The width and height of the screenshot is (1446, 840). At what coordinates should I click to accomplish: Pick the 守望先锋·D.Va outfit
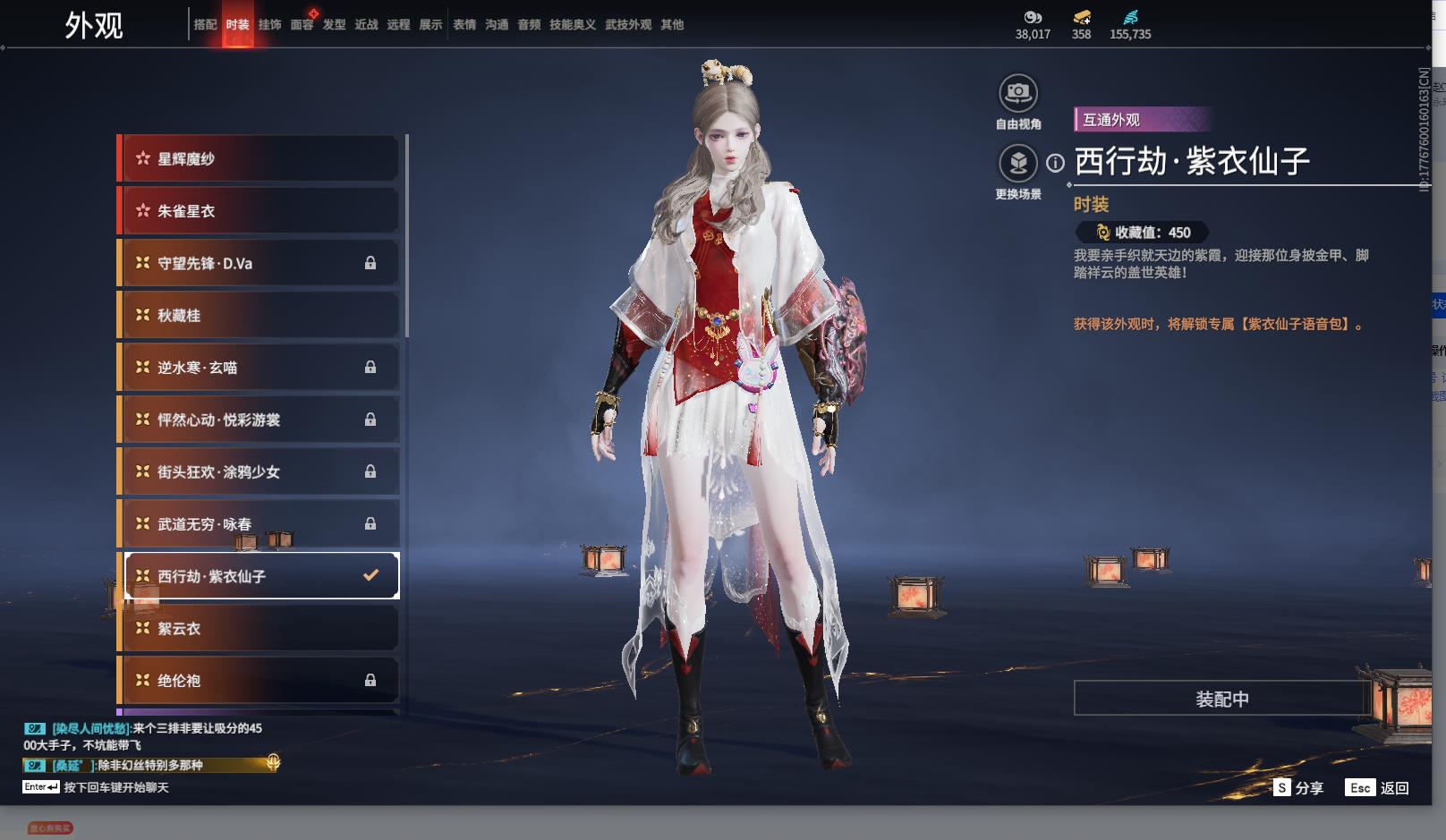click(259, 263)
